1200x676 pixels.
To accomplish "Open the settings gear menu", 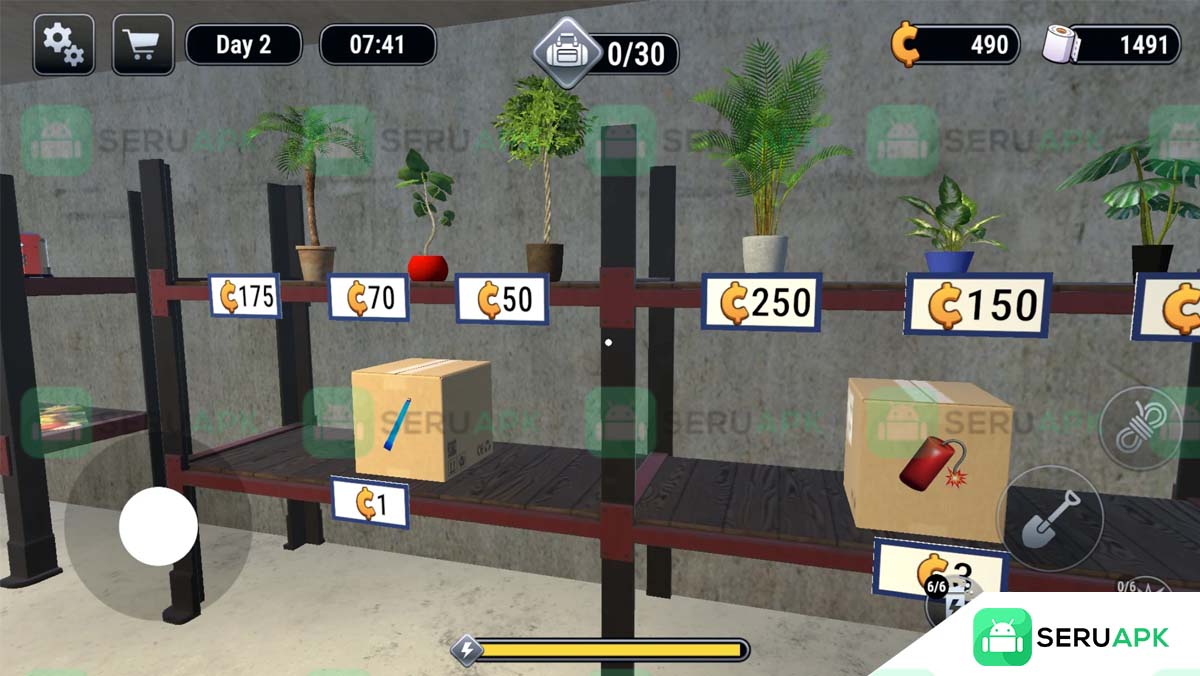I will [x=64, y=45].
